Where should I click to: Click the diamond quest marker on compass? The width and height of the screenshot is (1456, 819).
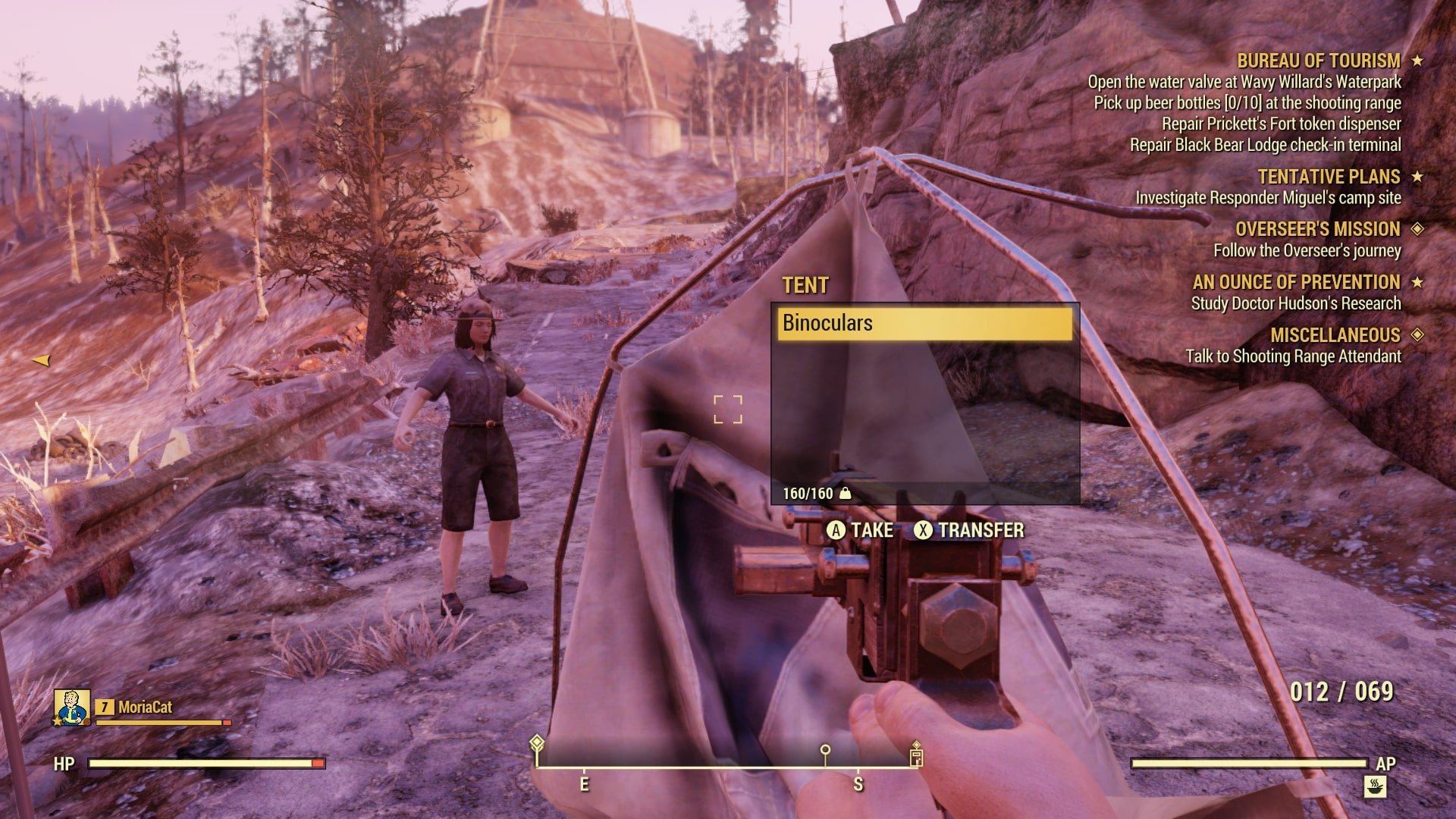click(537, 742)
